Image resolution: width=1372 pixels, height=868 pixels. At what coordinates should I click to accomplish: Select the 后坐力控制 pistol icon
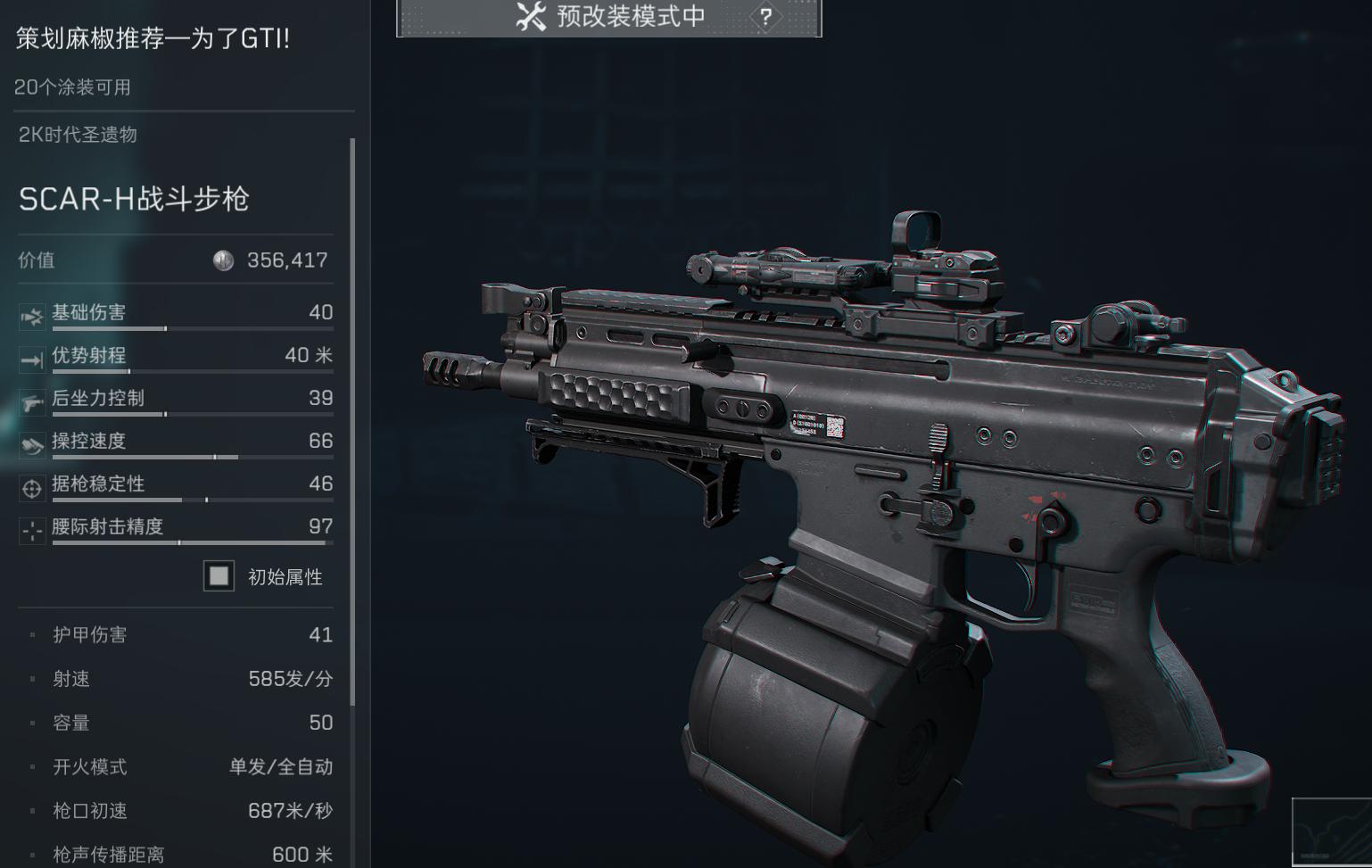(31, 401)
